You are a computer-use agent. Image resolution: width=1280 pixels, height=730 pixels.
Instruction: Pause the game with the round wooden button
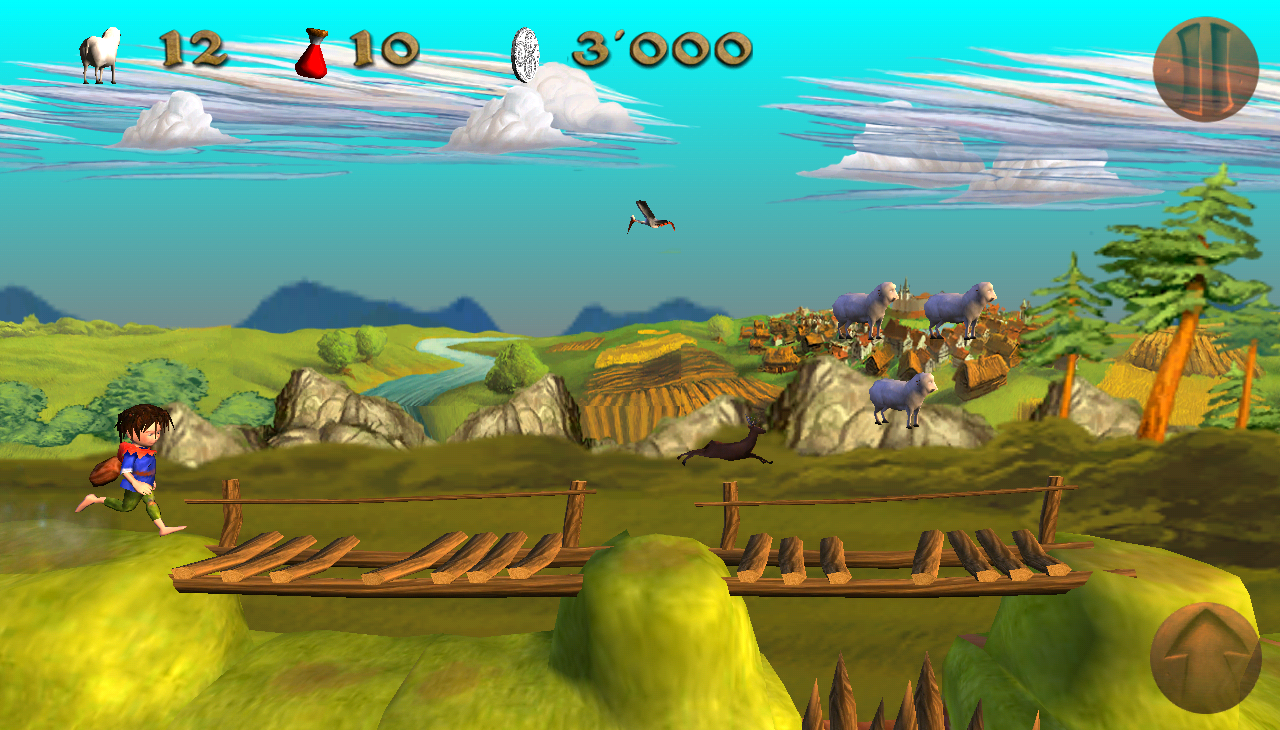1205,69
